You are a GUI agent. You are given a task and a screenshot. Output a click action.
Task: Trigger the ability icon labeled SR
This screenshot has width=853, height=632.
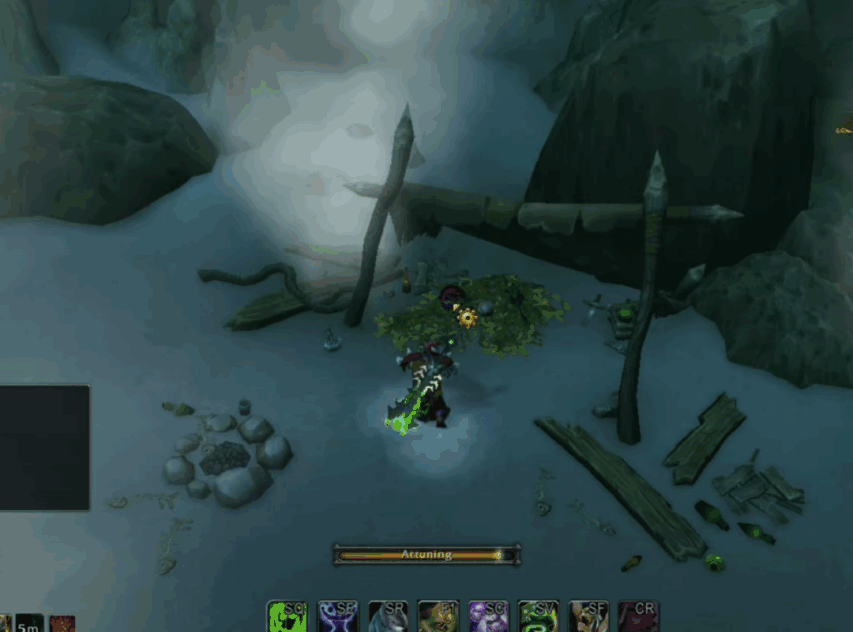pyautogui.click(x=387, y=617)
